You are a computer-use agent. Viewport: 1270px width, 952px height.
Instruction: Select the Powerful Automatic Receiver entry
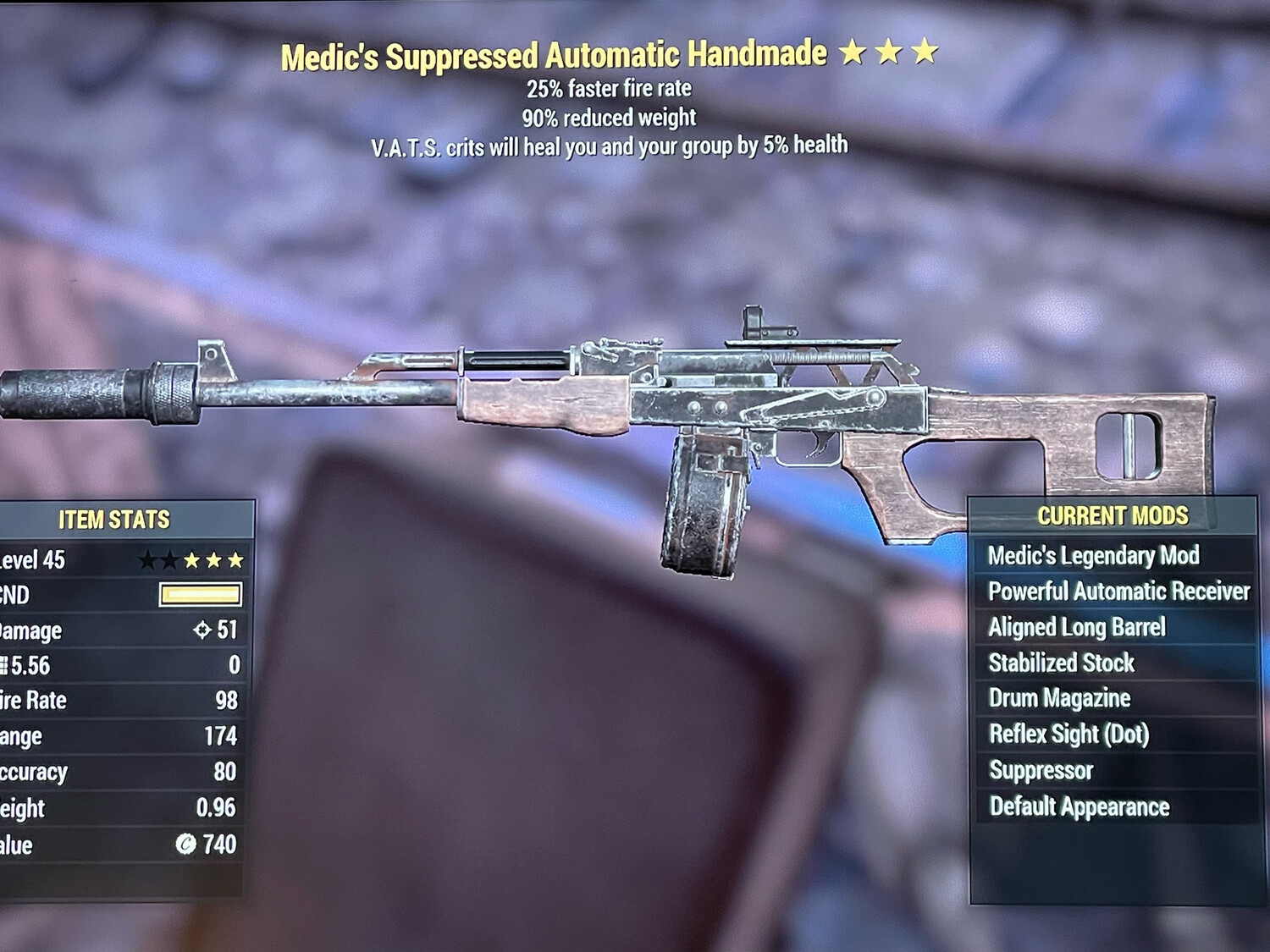click(x=1118, y=592)
